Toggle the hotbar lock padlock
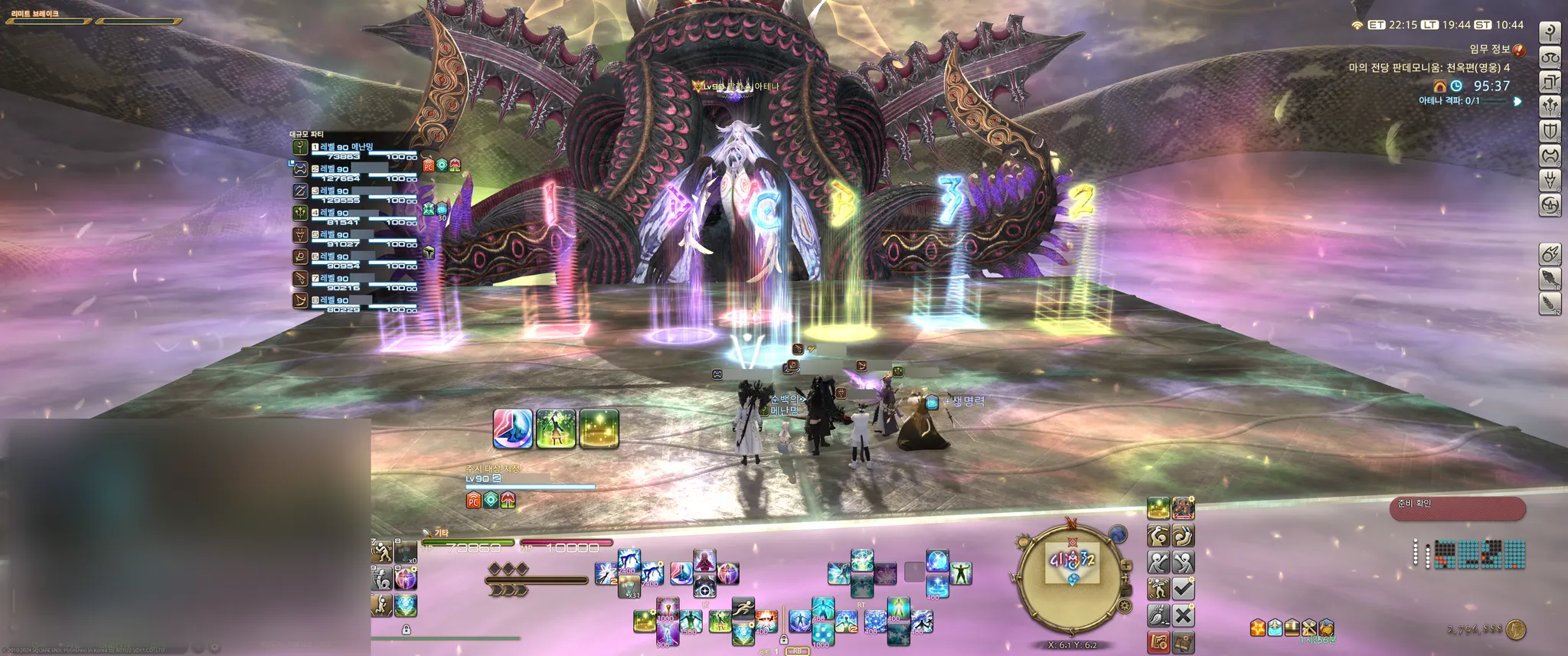1568x656 pixels. 406,630
